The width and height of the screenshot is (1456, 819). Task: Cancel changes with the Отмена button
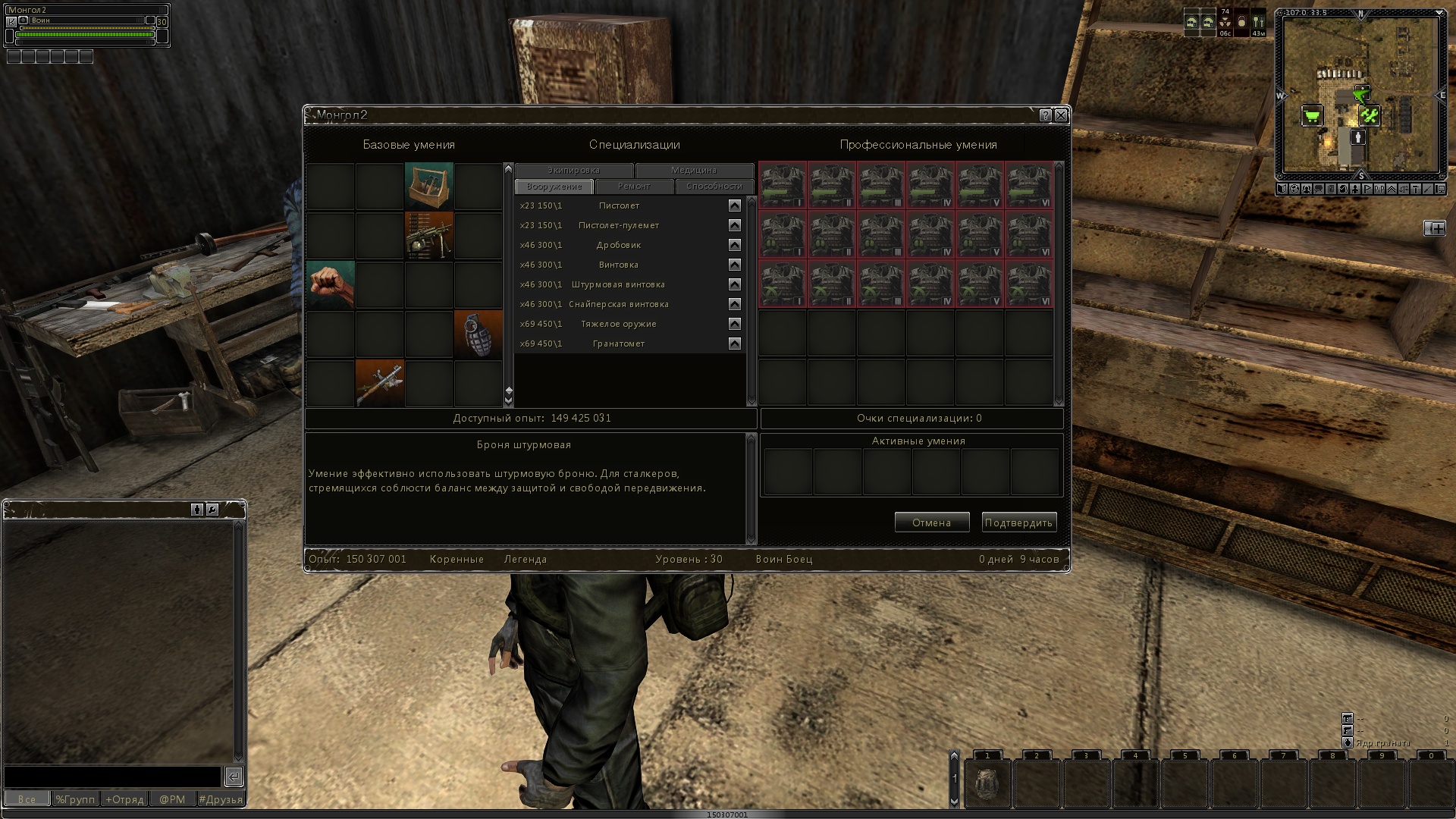pyautogui.click(x=931, y=522)
